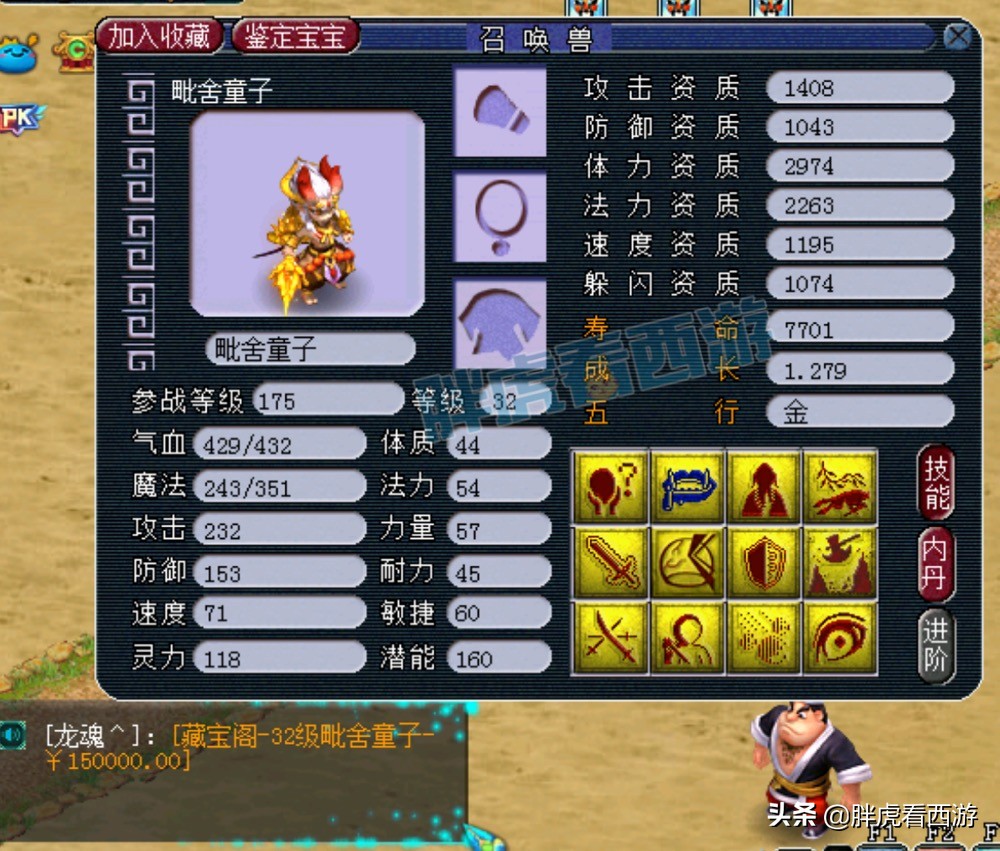
Task: Open the 进阶 tab
Action: [937, 646]
